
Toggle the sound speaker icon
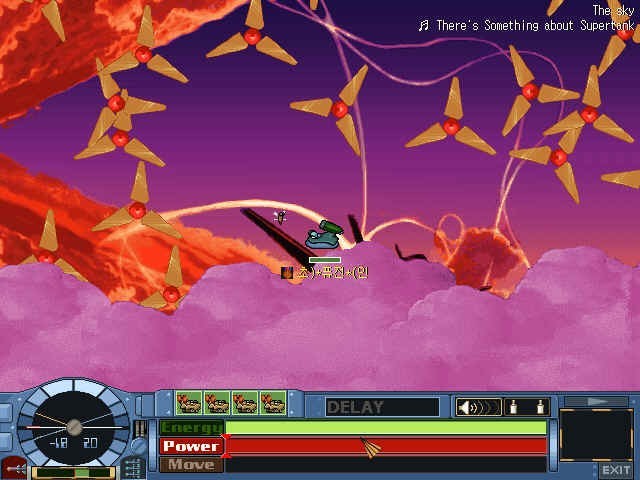477,407
